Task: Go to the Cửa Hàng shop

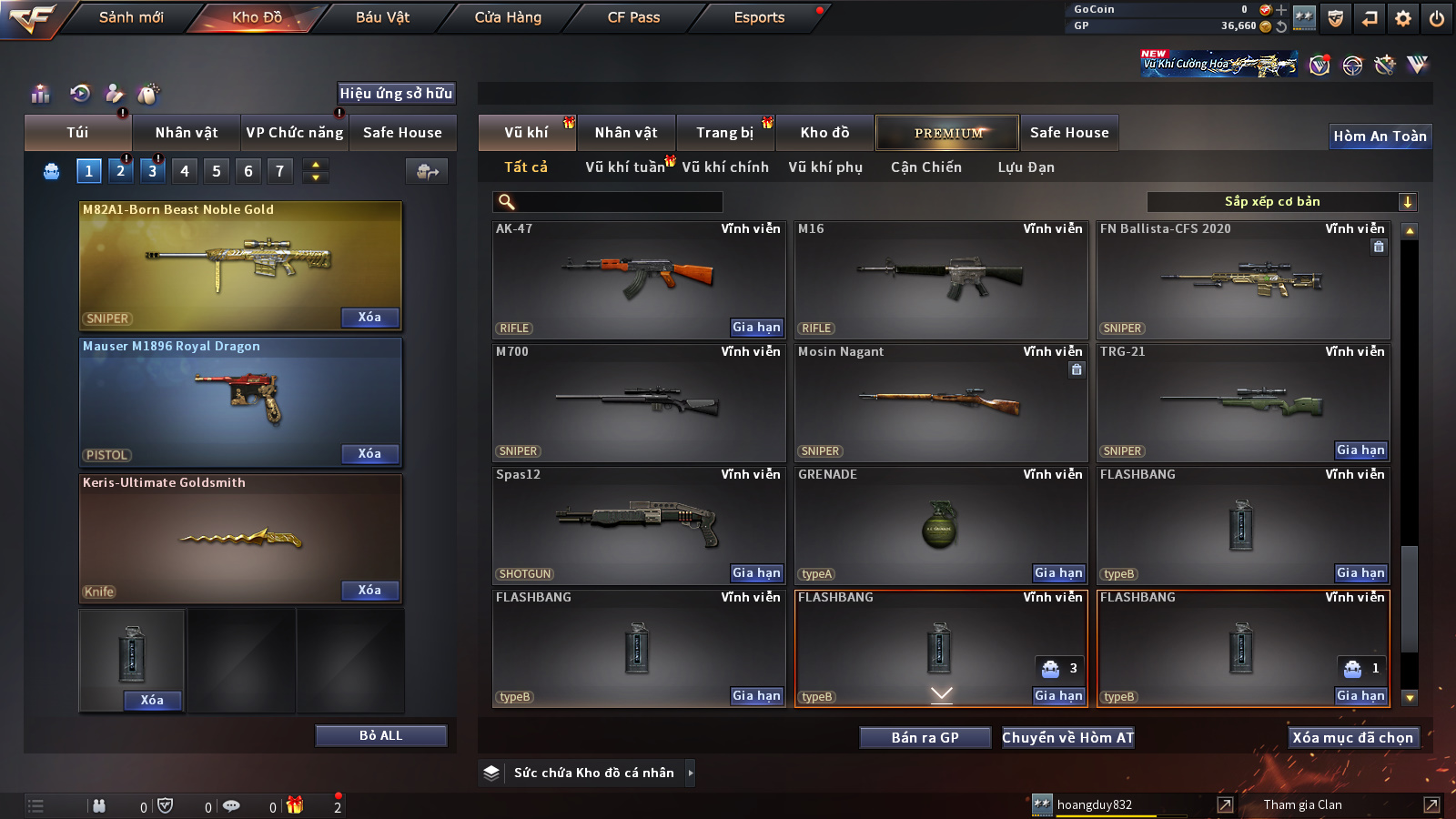Action: (508, 17)
